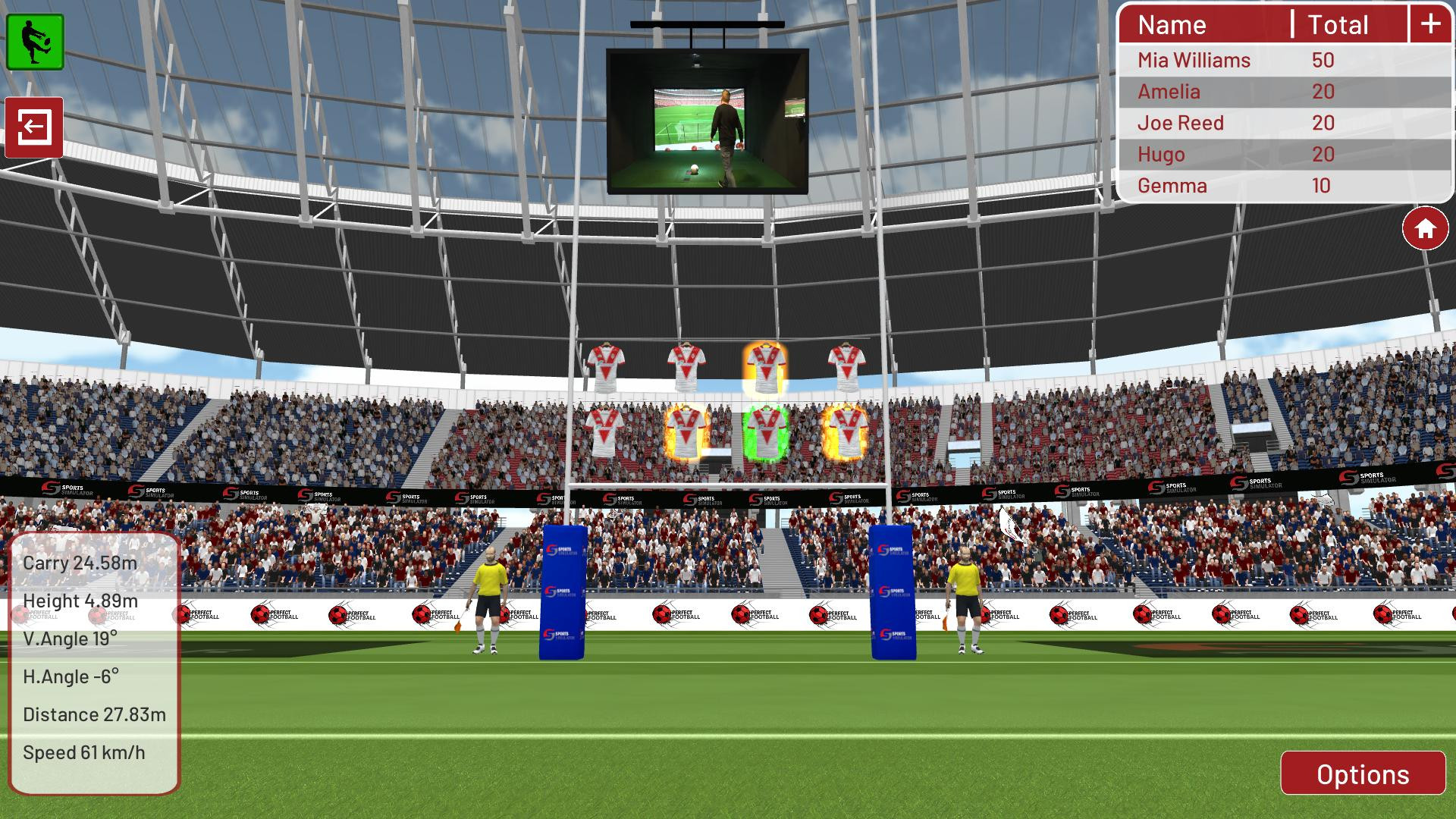Click the left flaming jersey target

click(x=688, y=429)
